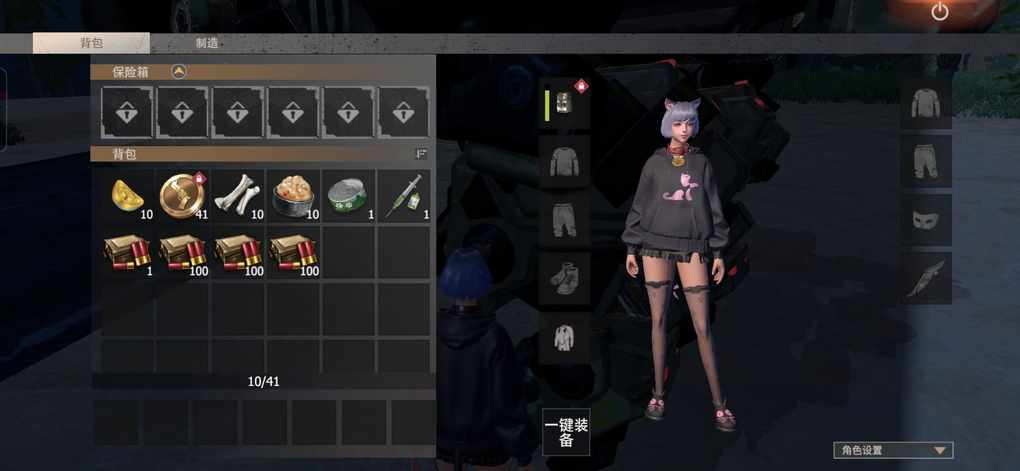Click the 一键装备 quick-equip button
The width and height of the screenshot is (1020, 471).
pyautogui.click(x=566, y=432)
